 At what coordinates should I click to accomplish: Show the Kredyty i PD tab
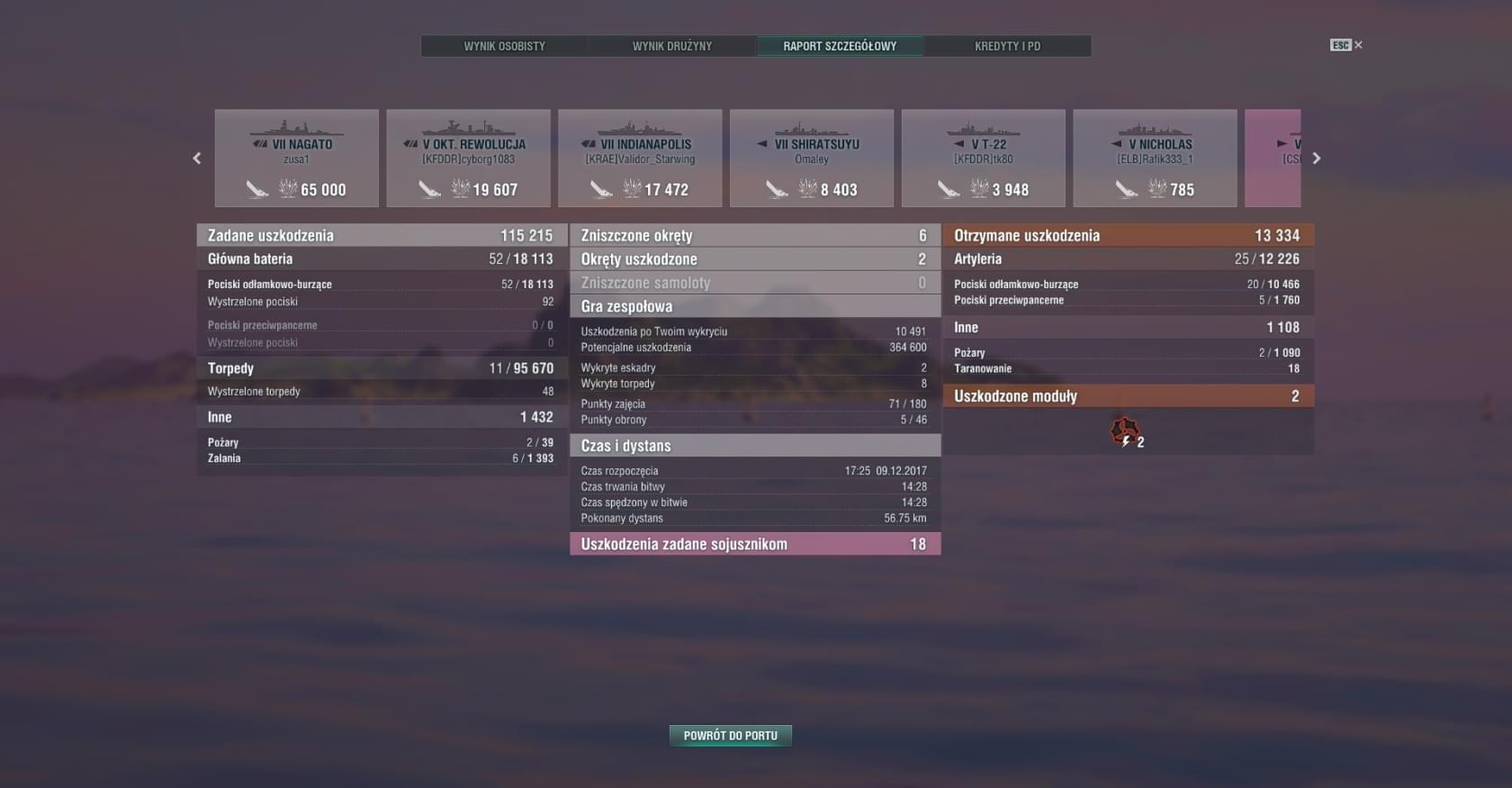[1007, 46]
